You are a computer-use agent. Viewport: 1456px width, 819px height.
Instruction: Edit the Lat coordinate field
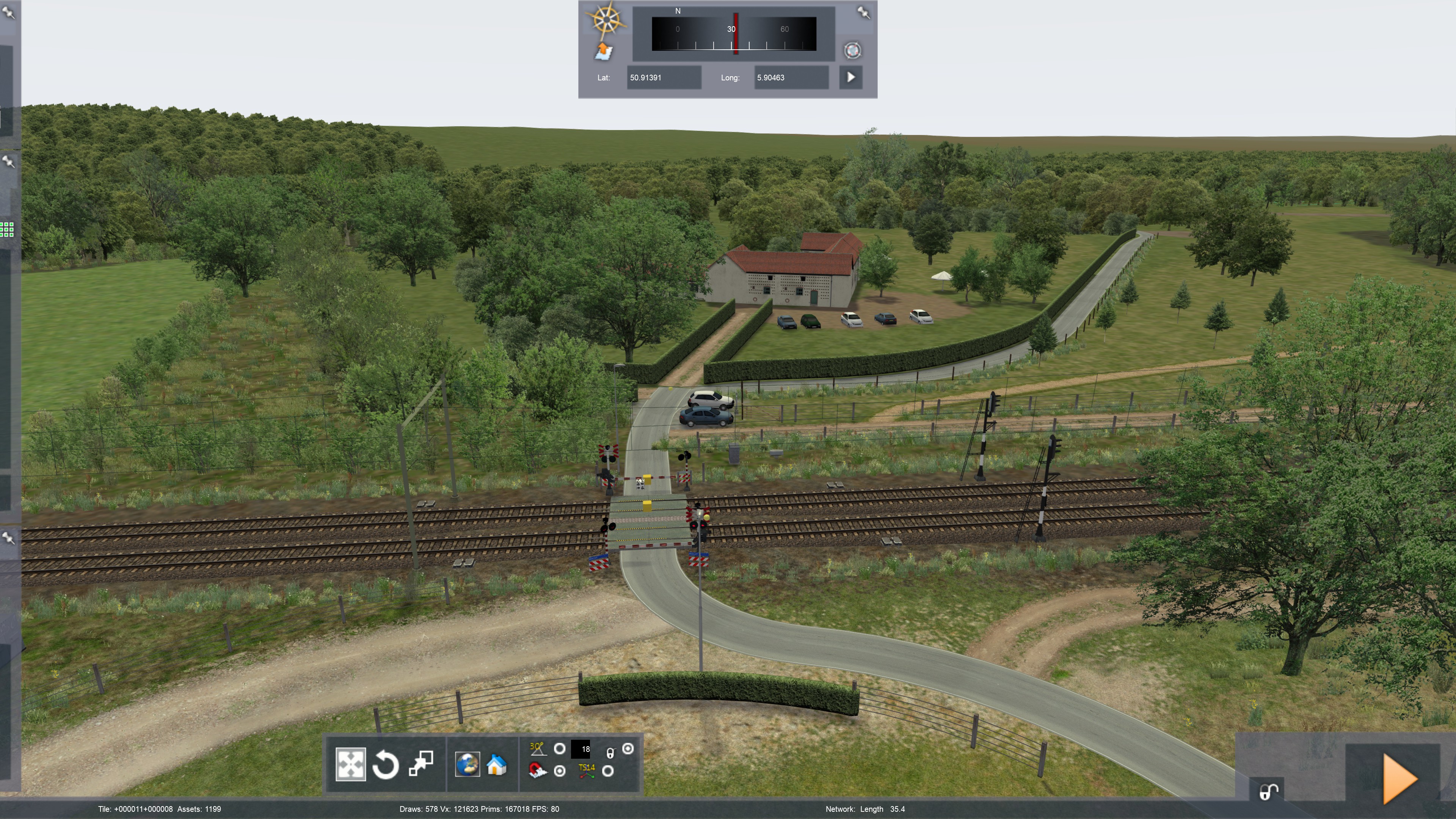tap(664, 77)
